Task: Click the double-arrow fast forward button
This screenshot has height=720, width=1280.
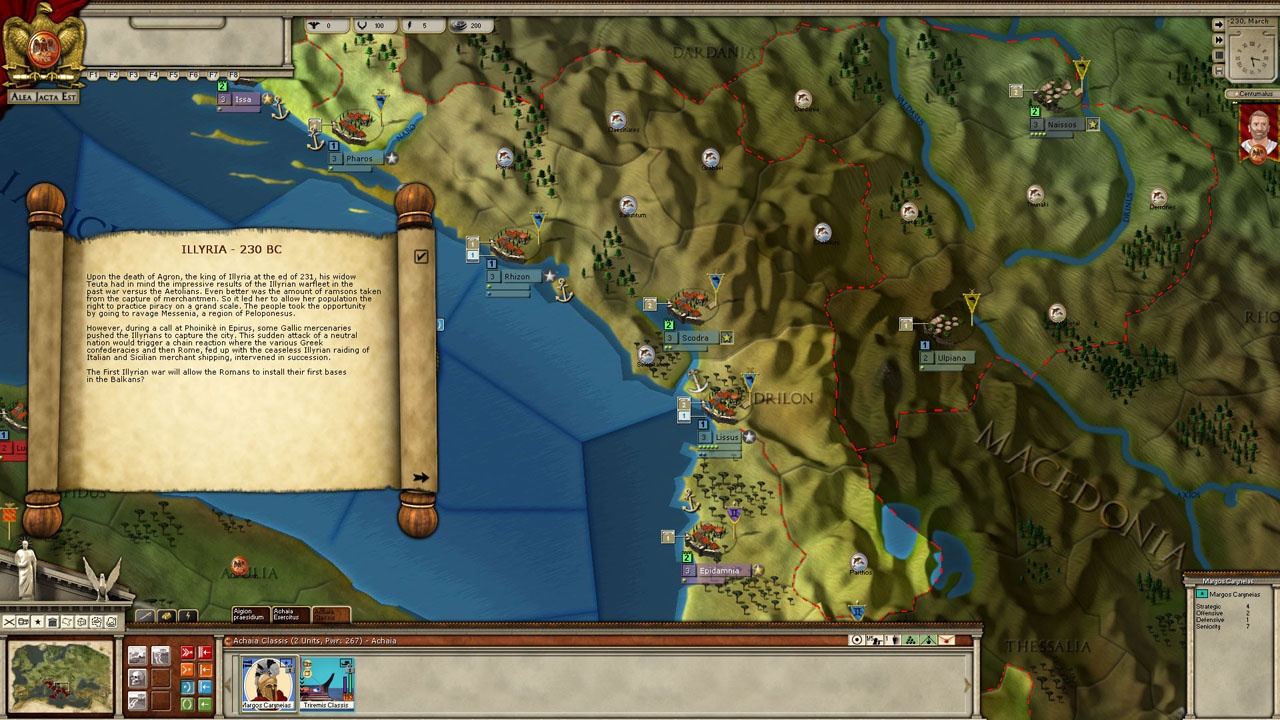Action: click(x=1218, y=40)
